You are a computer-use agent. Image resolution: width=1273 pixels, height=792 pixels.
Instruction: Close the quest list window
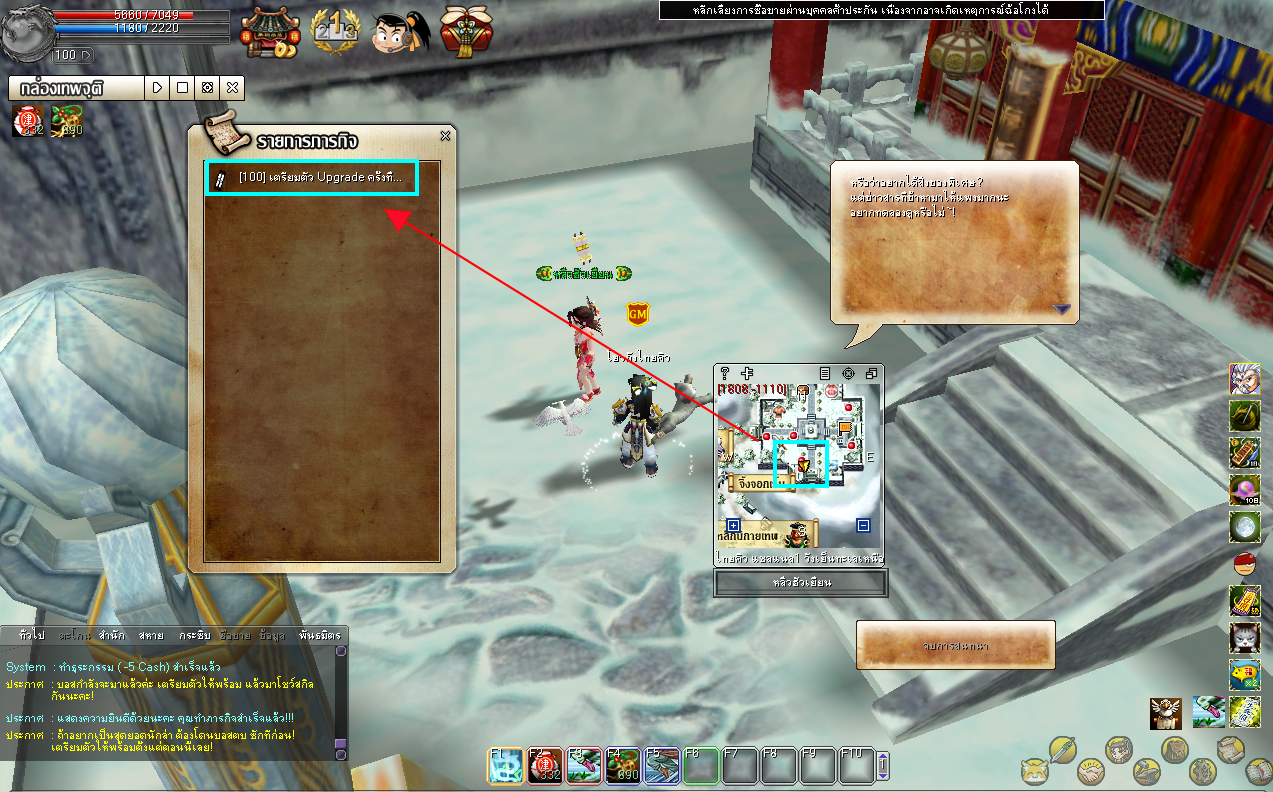coord(445,136)
